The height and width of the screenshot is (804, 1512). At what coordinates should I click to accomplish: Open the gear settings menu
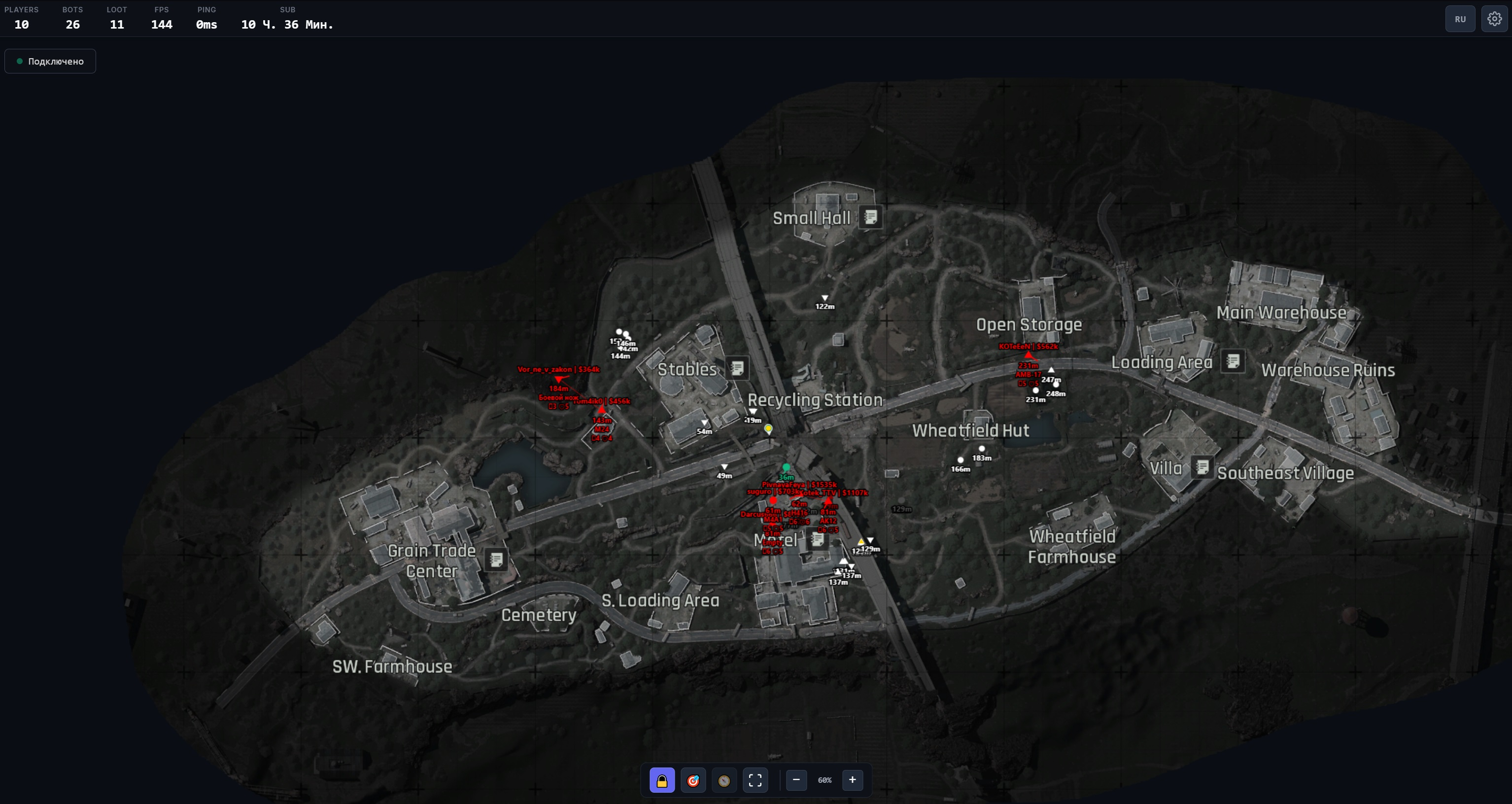click(x=1494, y=19)
